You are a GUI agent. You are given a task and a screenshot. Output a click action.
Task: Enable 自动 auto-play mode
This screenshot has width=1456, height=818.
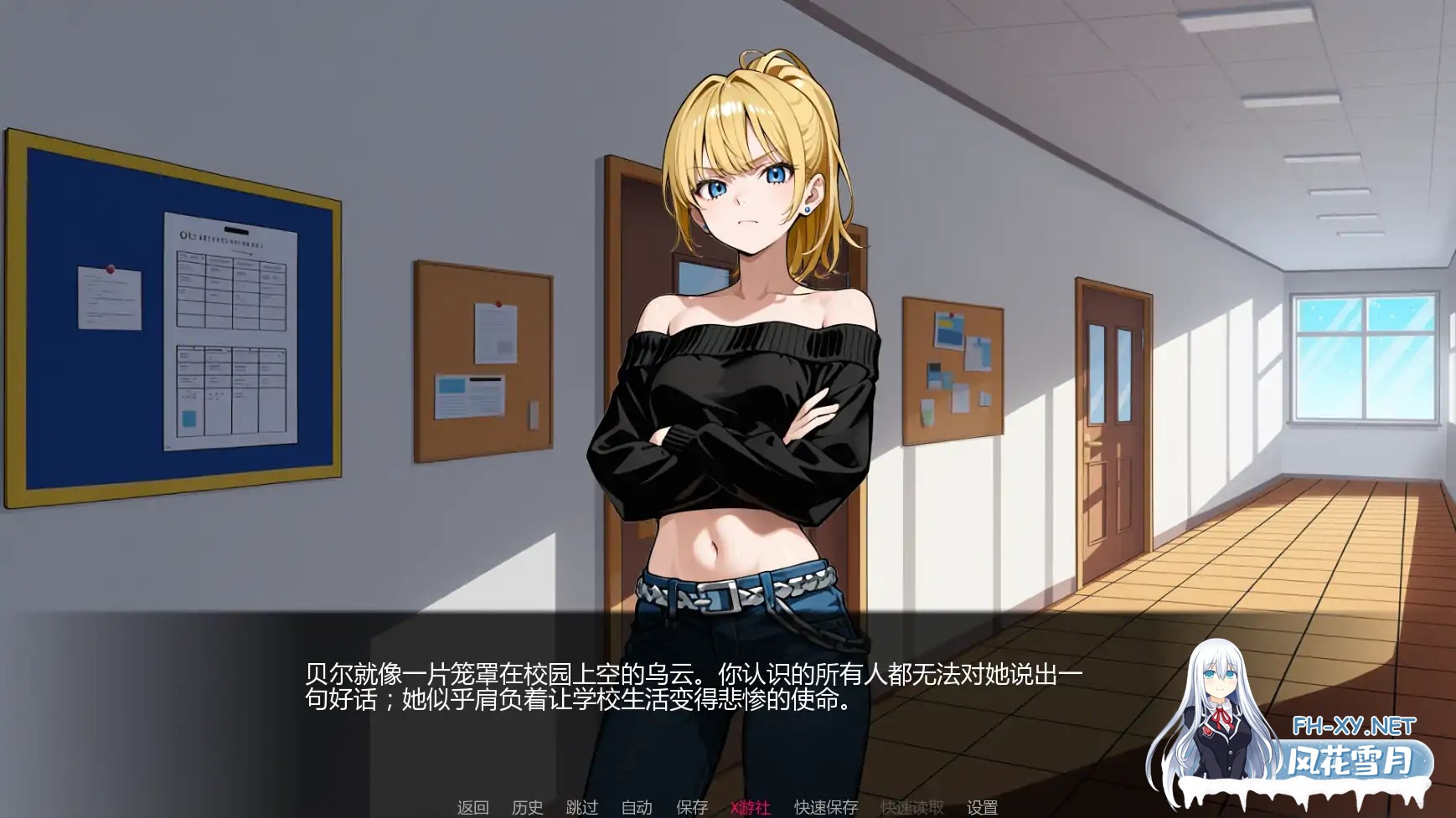[x=637, y=809]
